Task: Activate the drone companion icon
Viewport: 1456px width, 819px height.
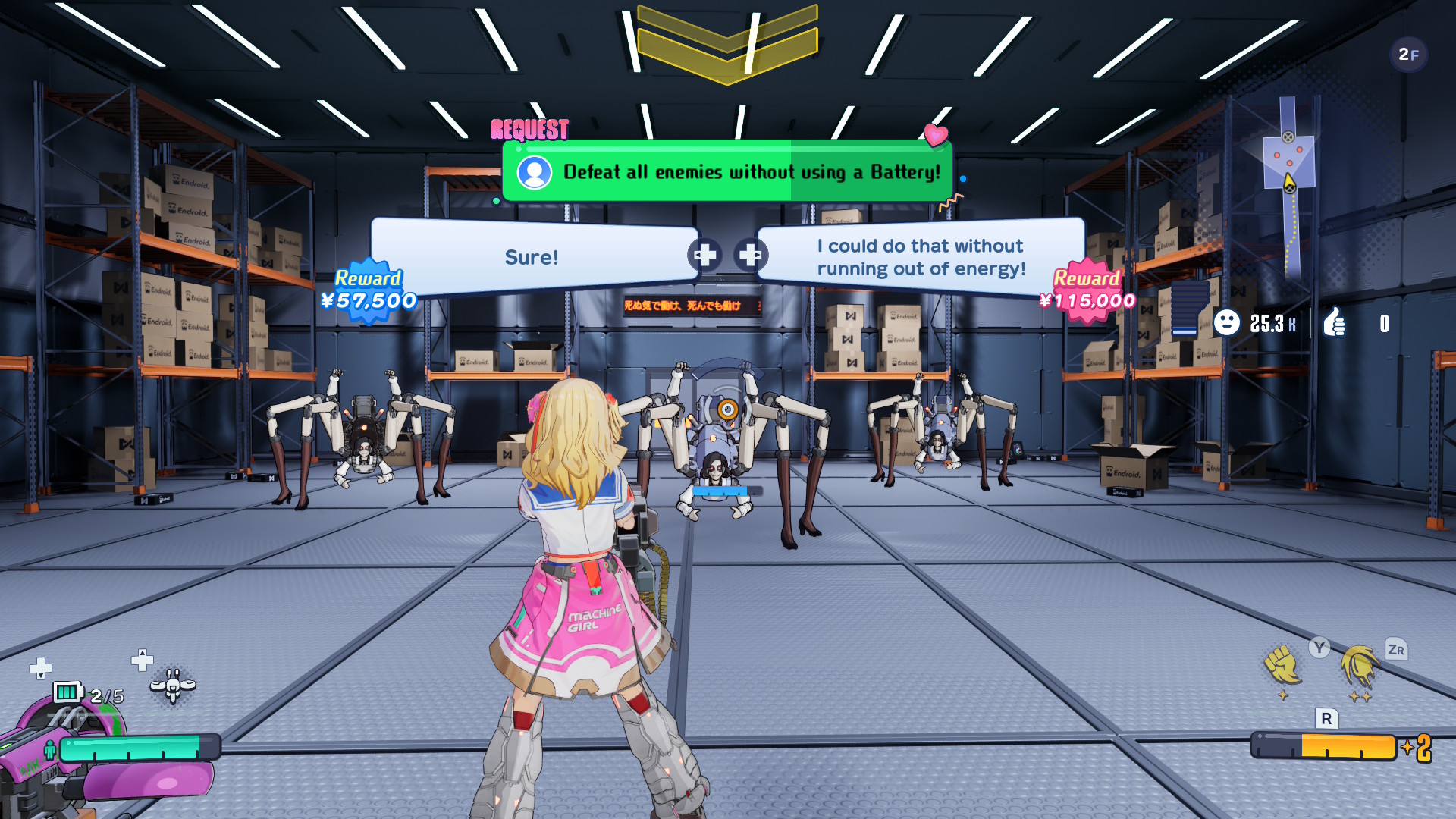Action: click(x=173, y=686)
